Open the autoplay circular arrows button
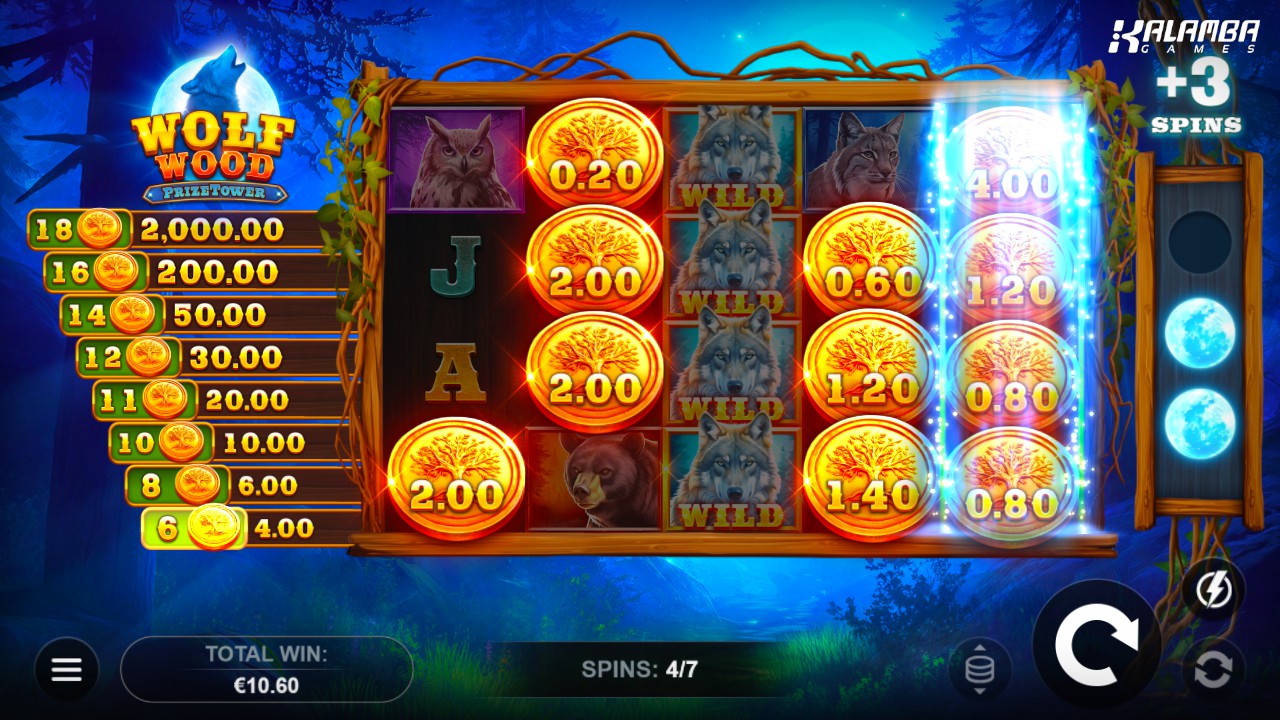This screenshot has width=1280, height=720. [x=1213, y=670]
